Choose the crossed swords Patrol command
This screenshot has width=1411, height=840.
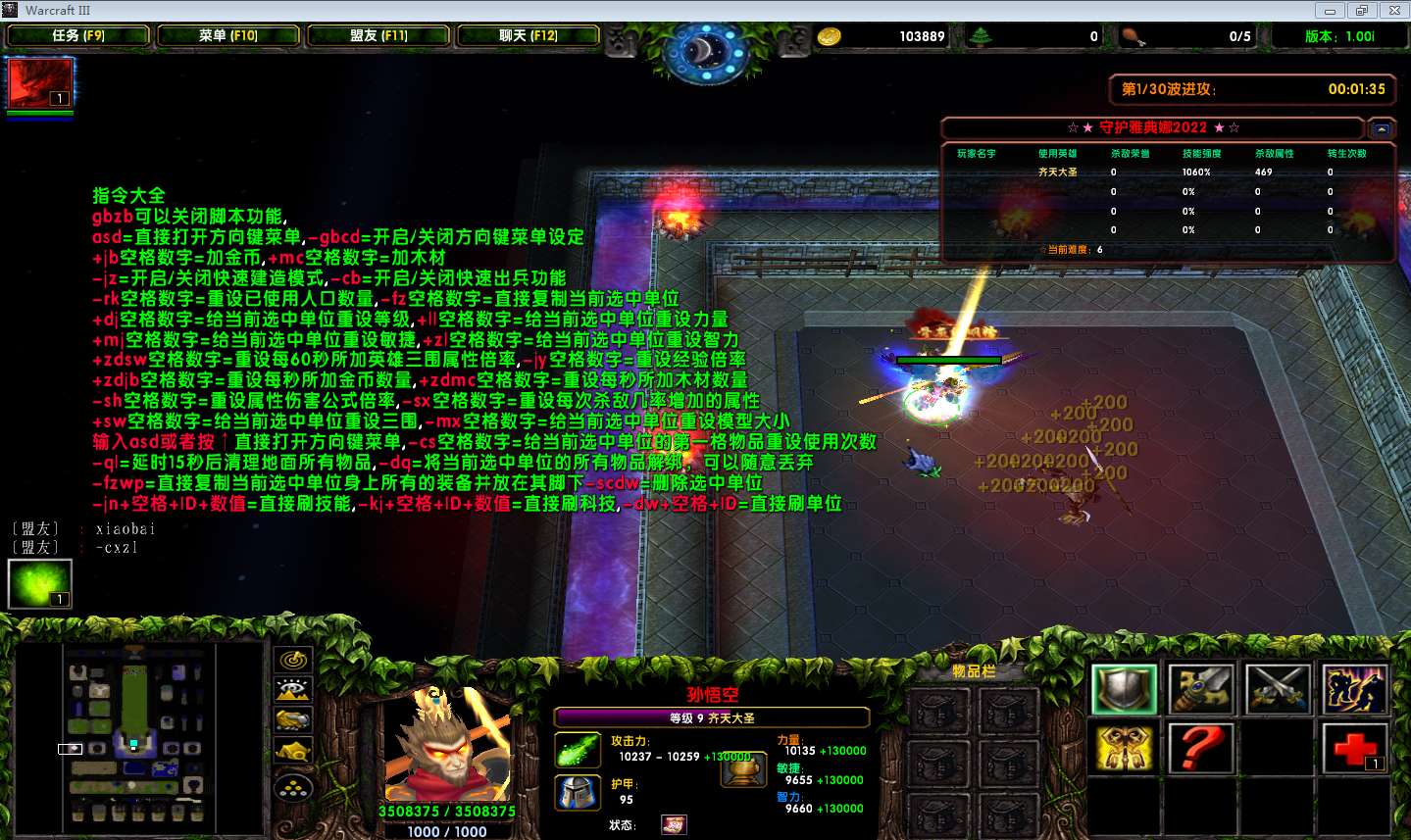pos(1277,689)
